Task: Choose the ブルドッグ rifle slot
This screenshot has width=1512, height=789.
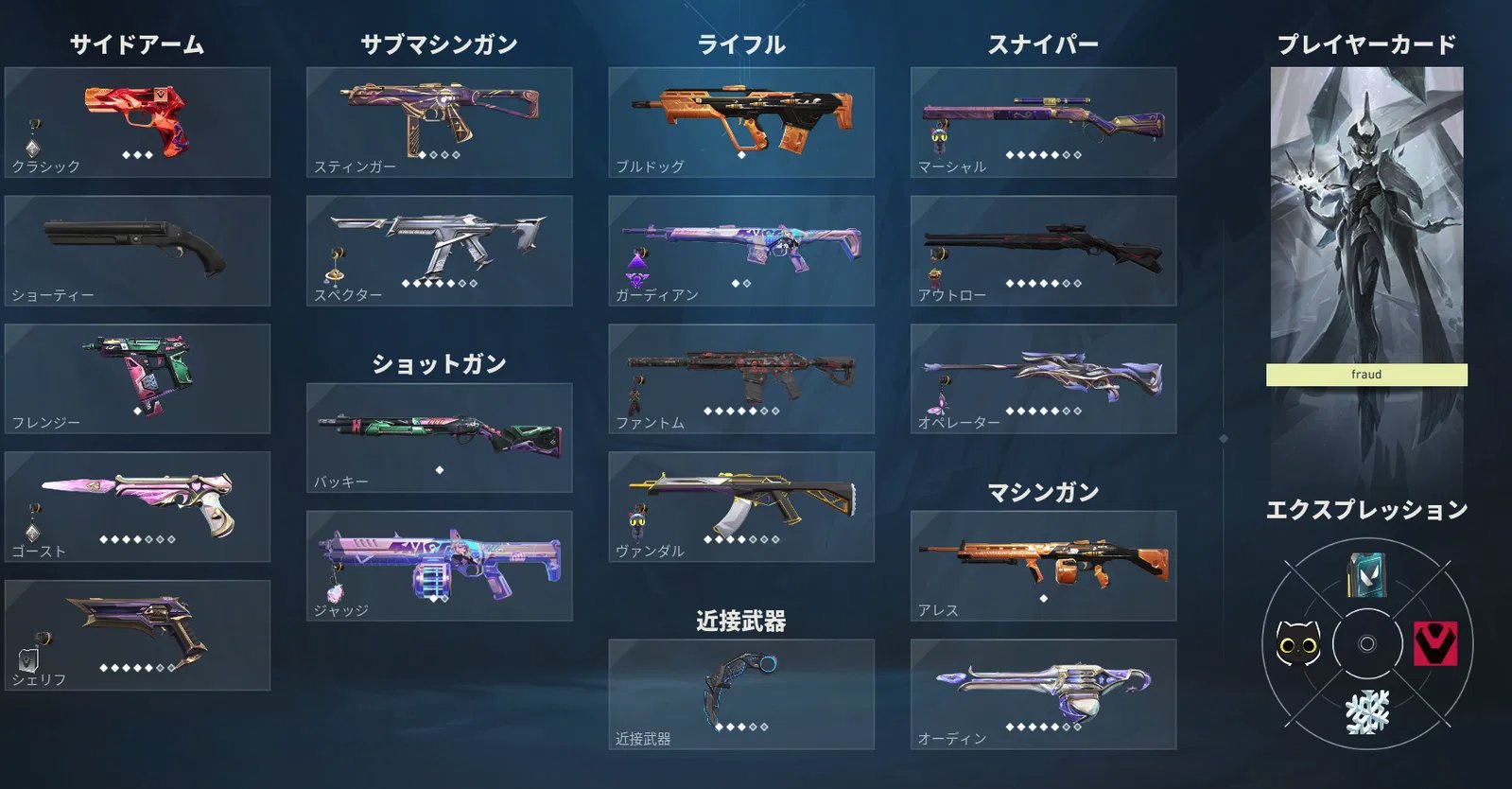Action: click(741, 122)
